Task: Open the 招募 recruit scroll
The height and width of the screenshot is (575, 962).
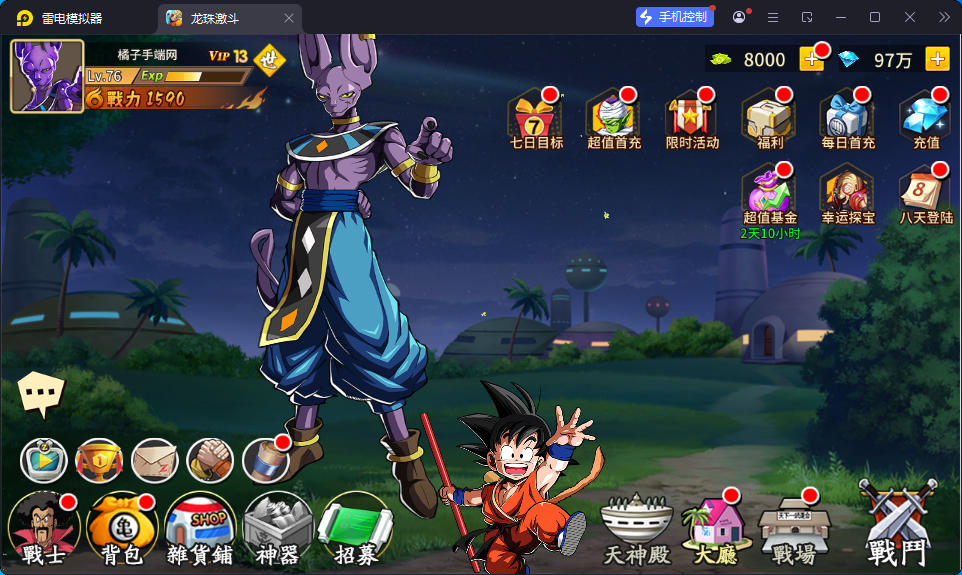Action: [x=356, y=530]
